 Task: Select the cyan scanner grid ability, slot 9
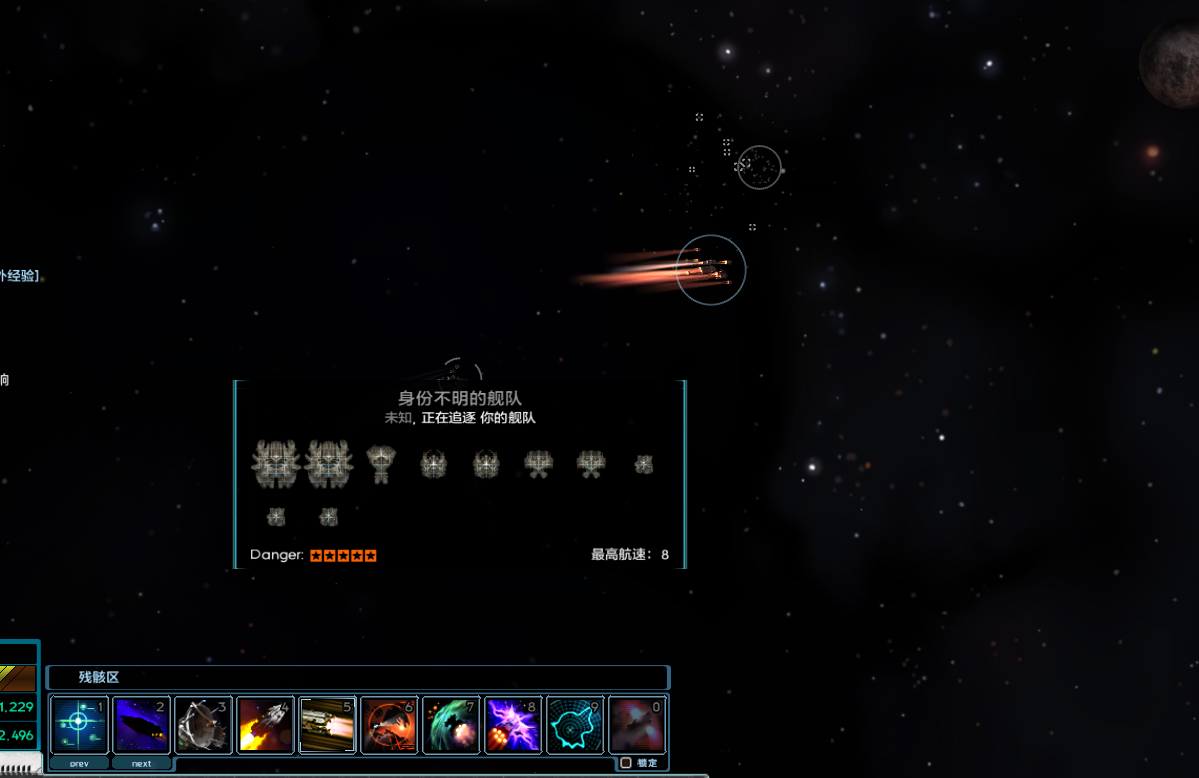(575, 724)
